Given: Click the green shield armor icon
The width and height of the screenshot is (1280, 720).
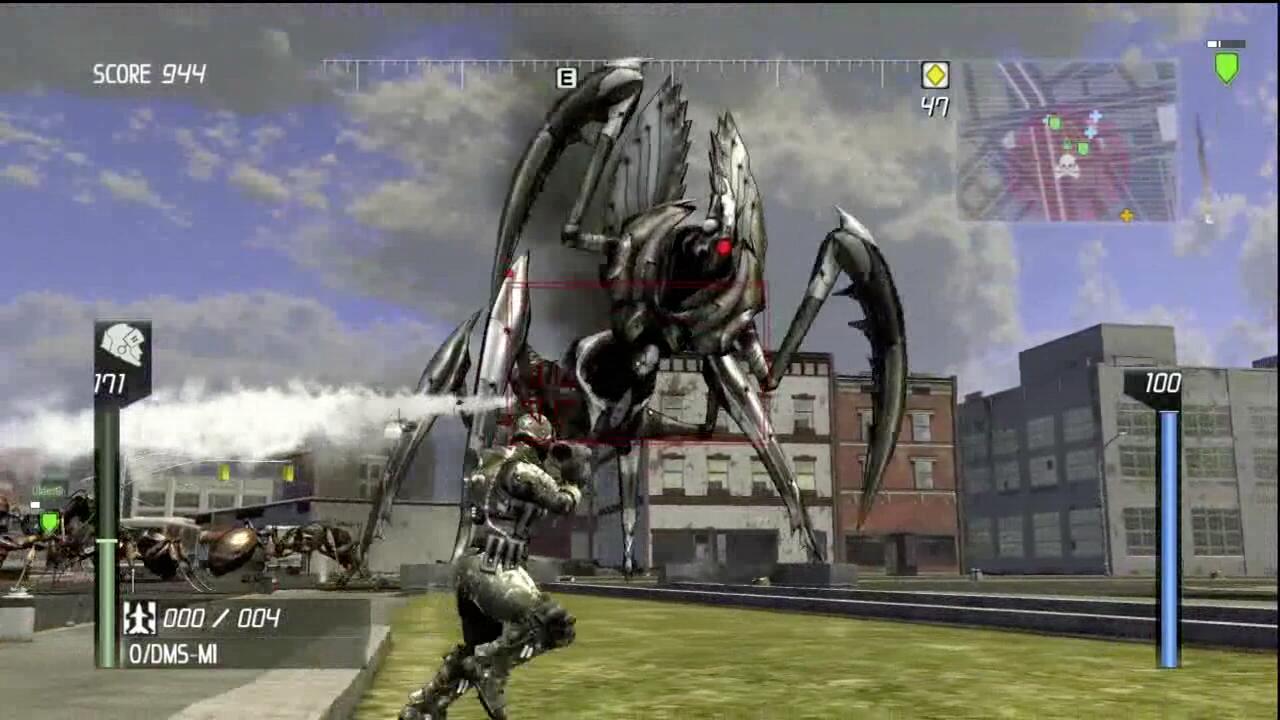Looking at the screenshot, I should tap(1225, 67).
